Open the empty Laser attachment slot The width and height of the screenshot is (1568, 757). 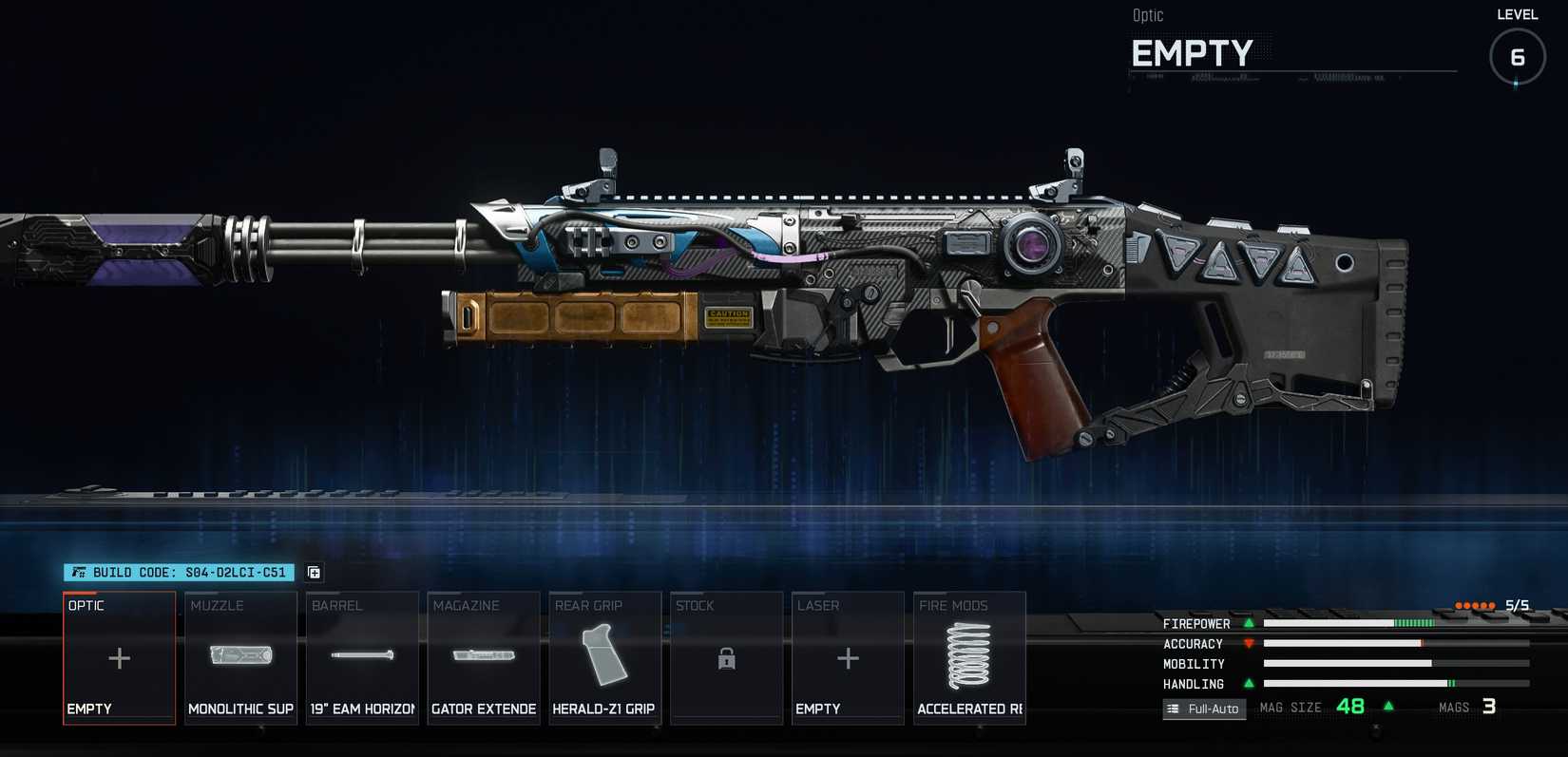point(848,658)
